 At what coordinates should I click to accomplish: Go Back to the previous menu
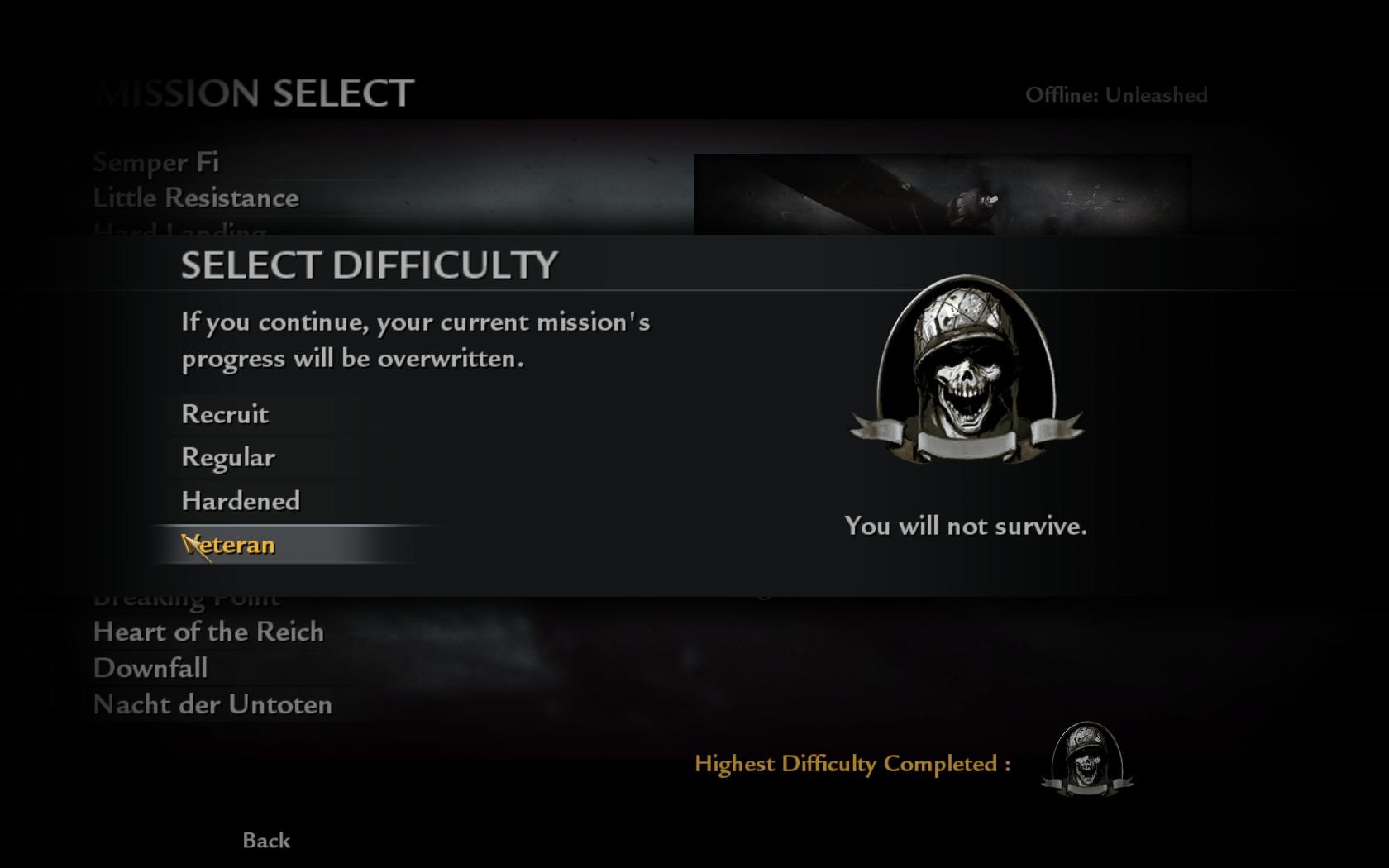(266, 840)
